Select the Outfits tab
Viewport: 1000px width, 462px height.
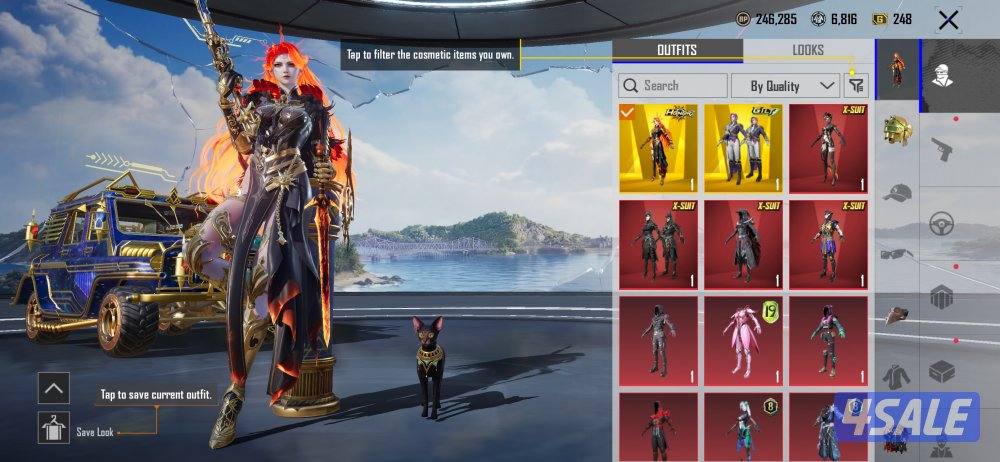677,50
